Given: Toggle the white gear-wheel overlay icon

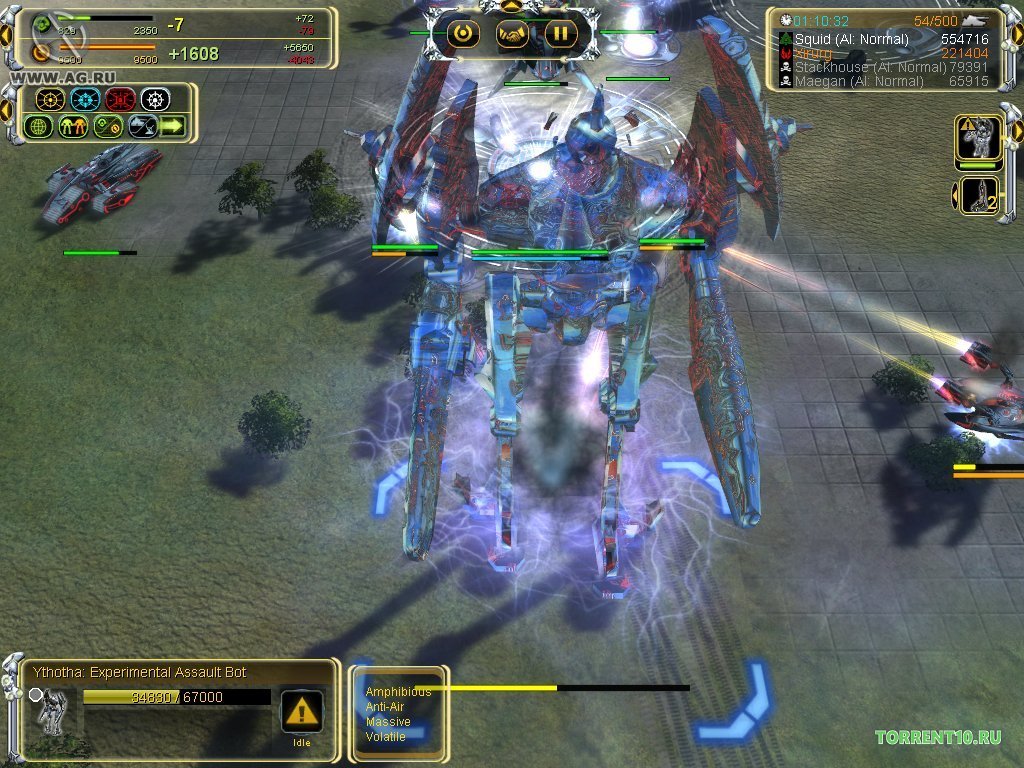Looking at the screenshot, I should pyautogui.click(x=155, y=100).
